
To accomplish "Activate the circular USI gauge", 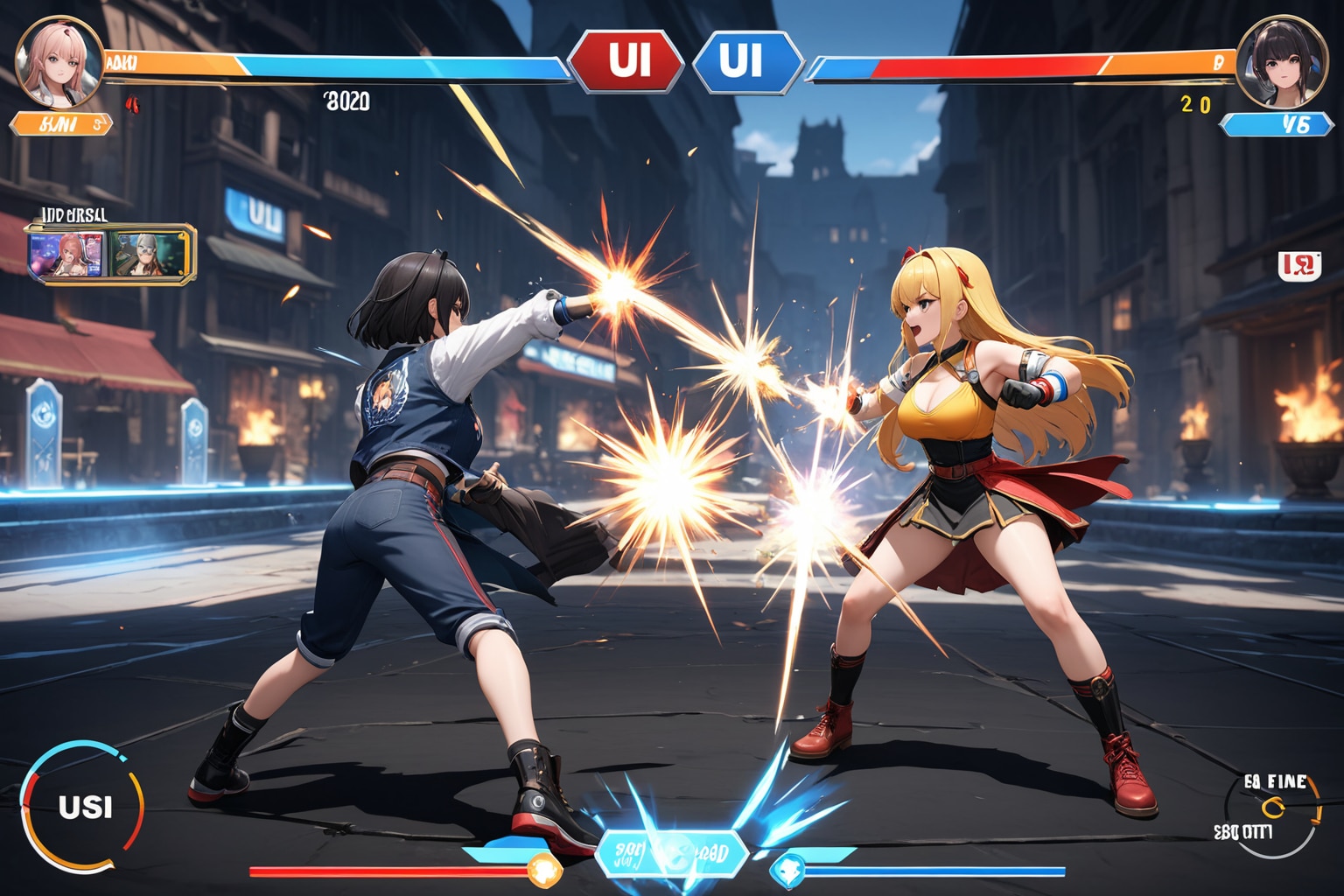I will 84,806.
